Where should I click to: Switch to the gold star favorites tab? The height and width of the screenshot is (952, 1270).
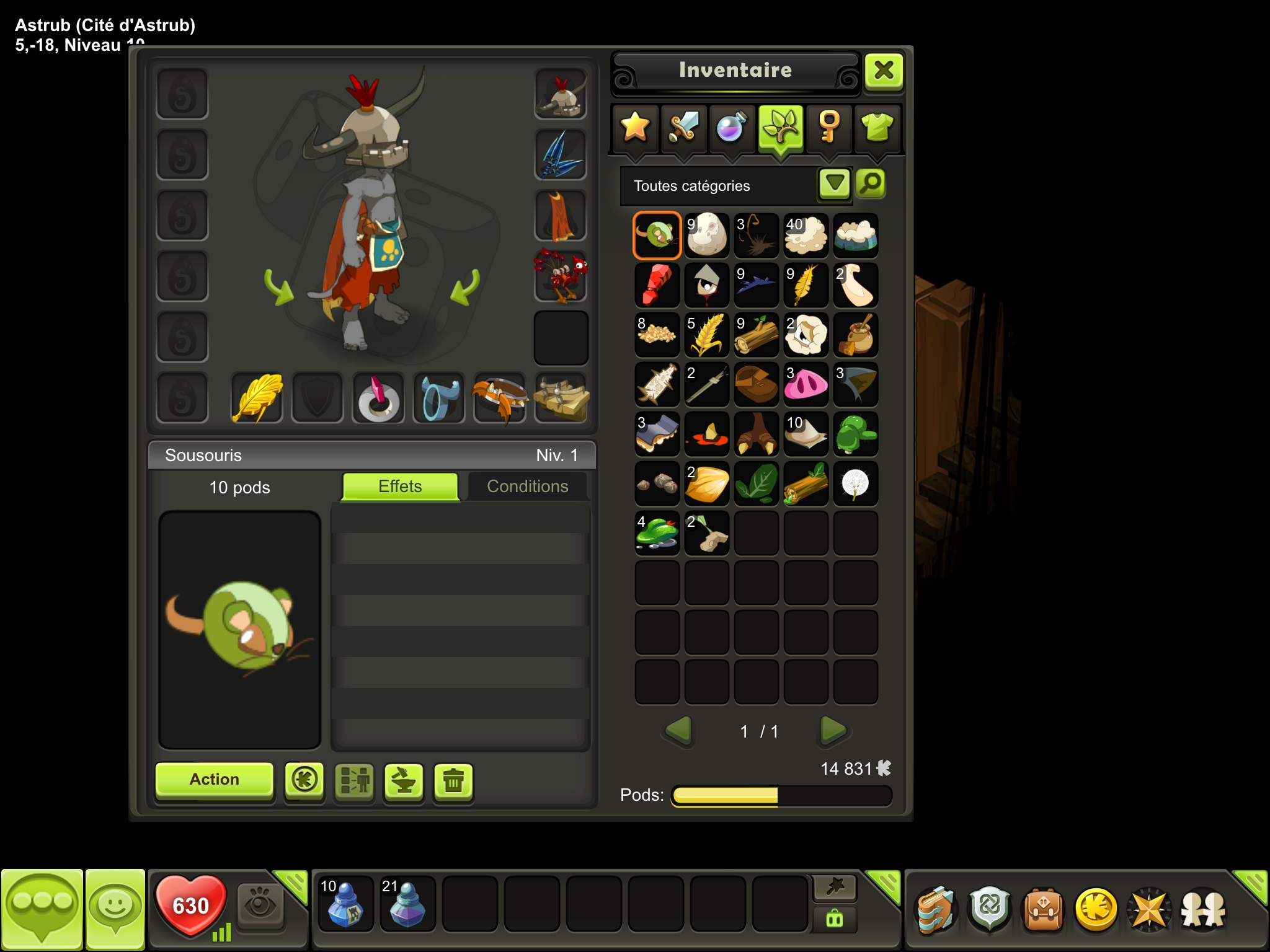[635, 127]
